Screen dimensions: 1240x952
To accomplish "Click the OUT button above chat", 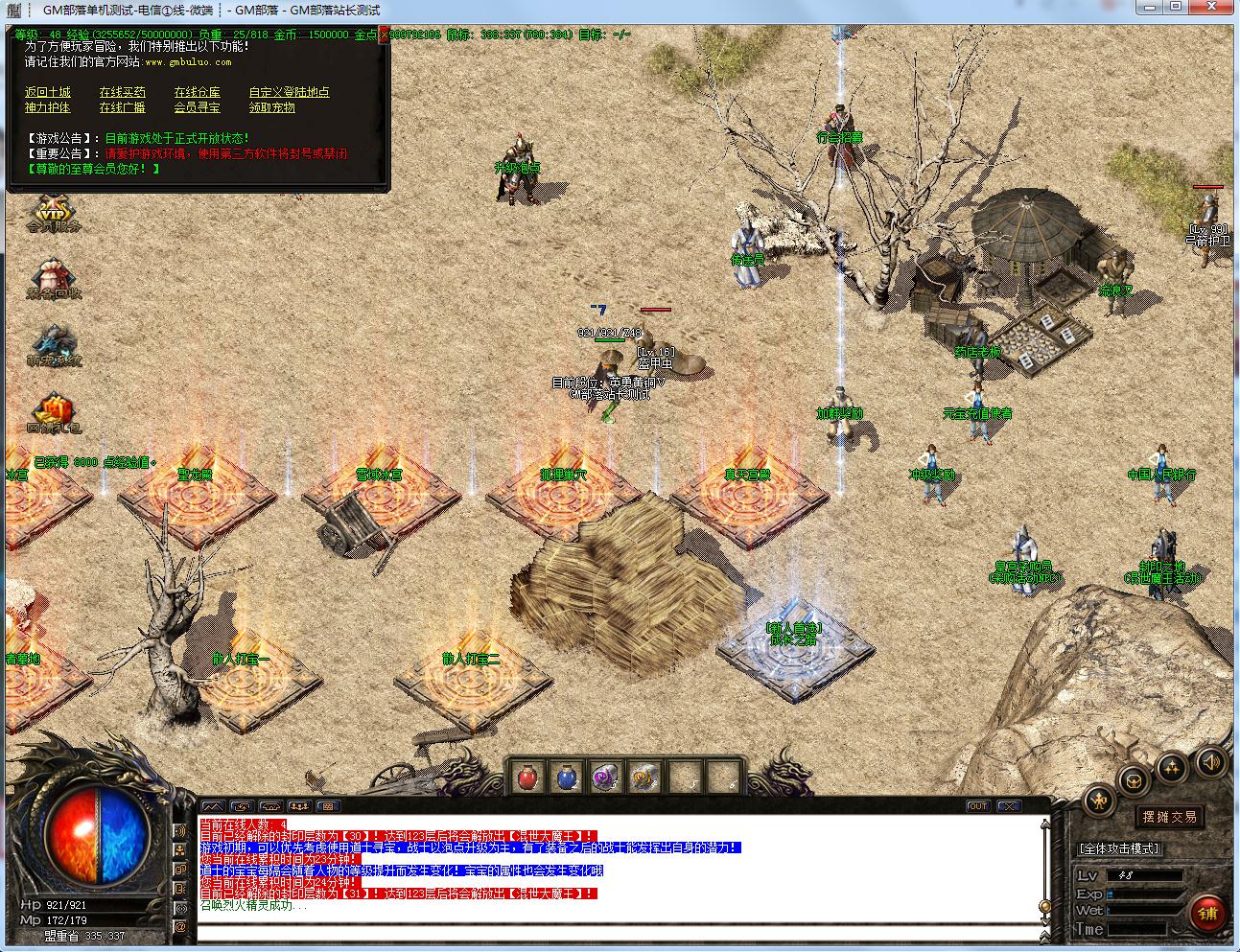I will point(978,806).
